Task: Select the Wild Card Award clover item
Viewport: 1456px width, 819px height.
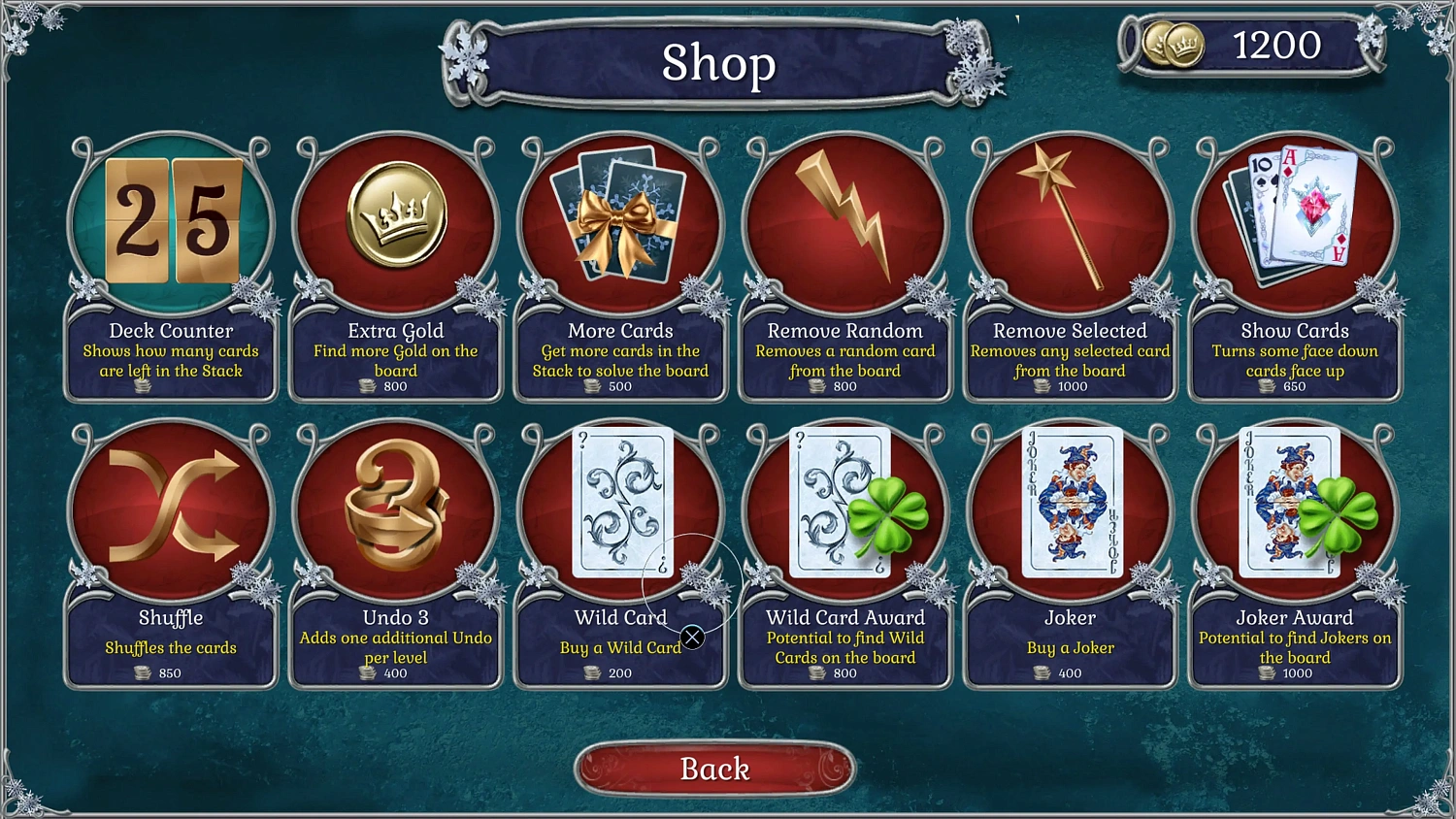Action: click(844, 505)
